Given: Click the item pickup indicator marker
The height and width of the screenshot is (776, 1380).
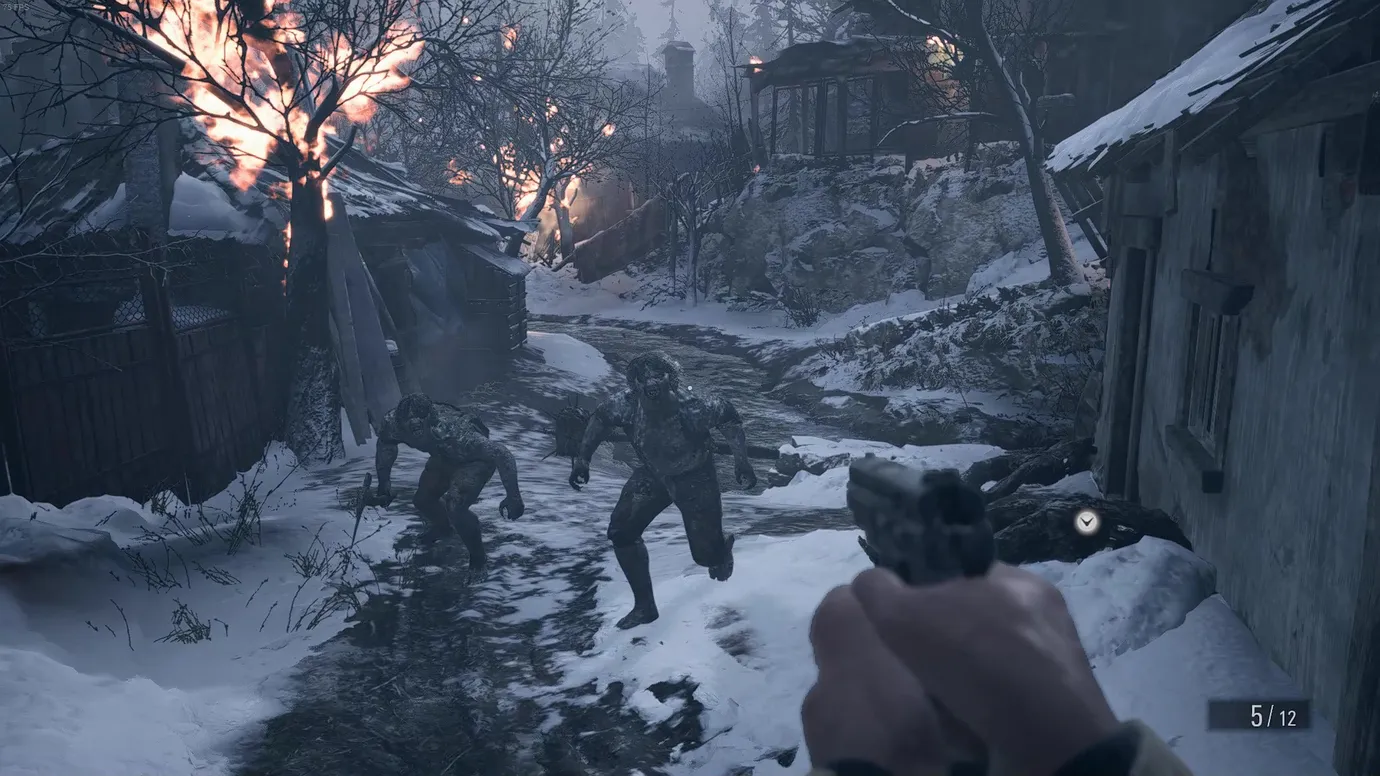Looking at the screenshot, I should tap(1087, 521).
